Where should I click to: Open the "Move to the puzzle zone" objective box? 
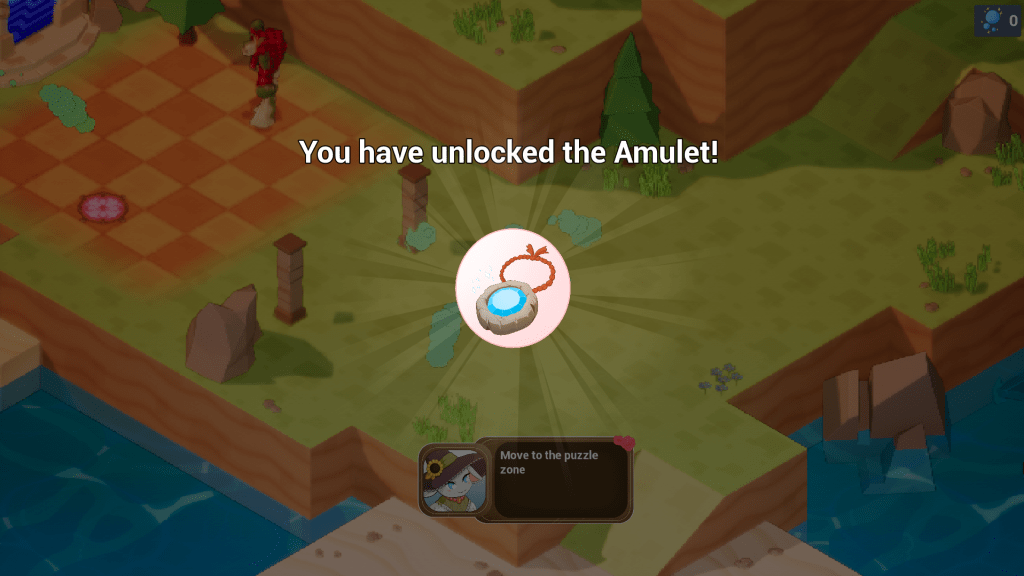[x=555, y=480]
